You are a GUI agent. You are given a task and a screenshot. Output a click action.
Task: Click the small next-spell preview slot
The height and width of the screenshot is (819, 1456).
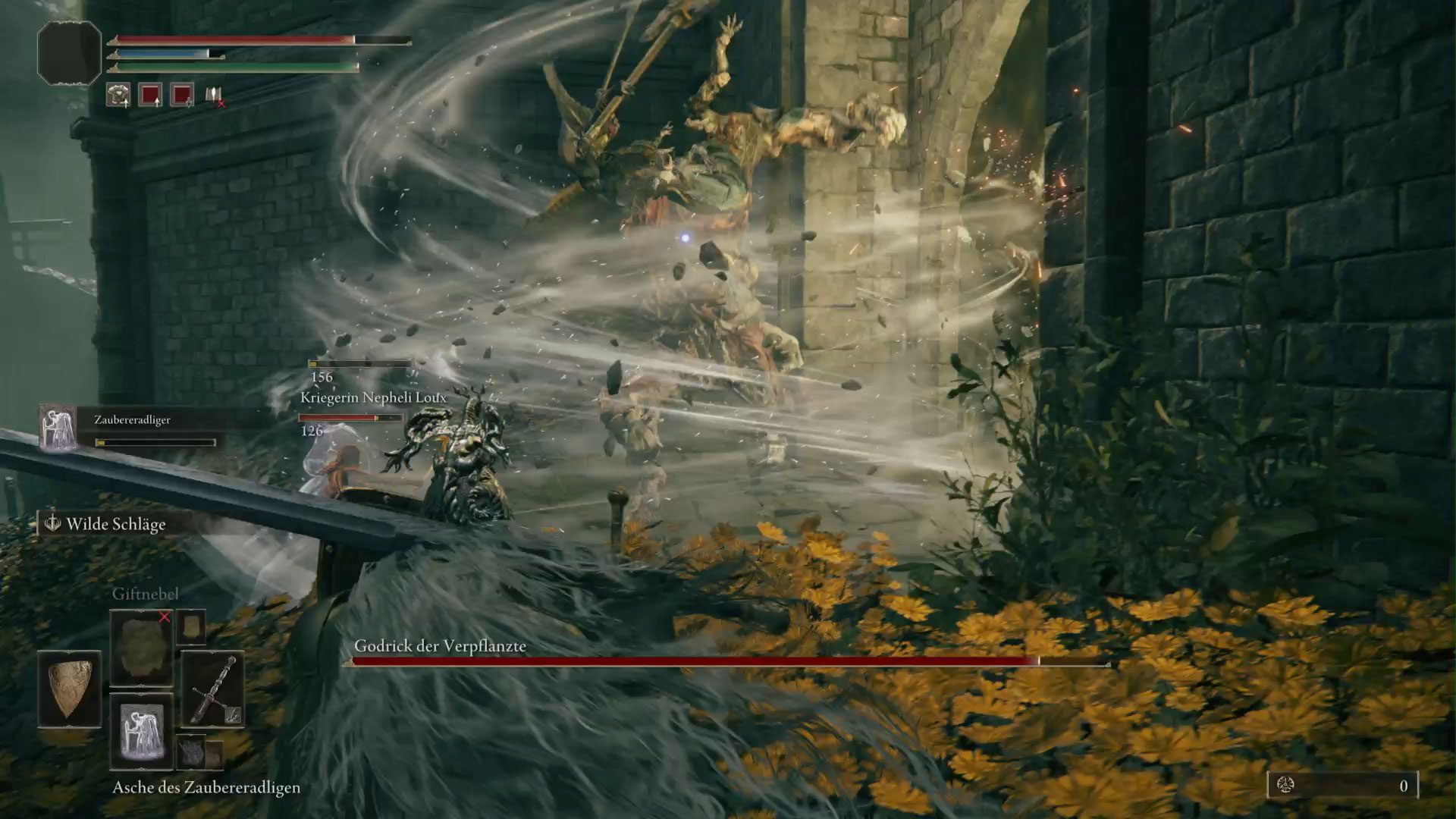point(191,626)
